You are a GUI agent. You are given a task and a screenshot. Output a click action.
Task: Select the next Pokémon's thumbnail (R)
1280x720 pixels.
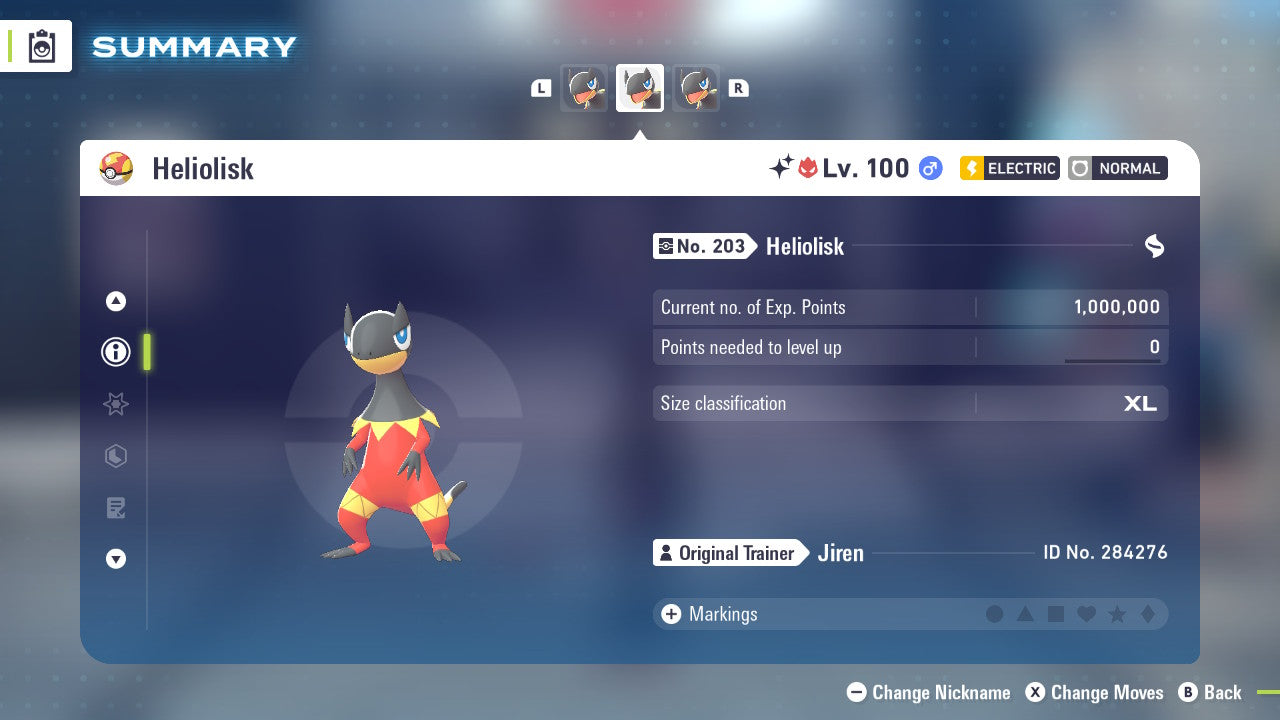tap(697, 88)
